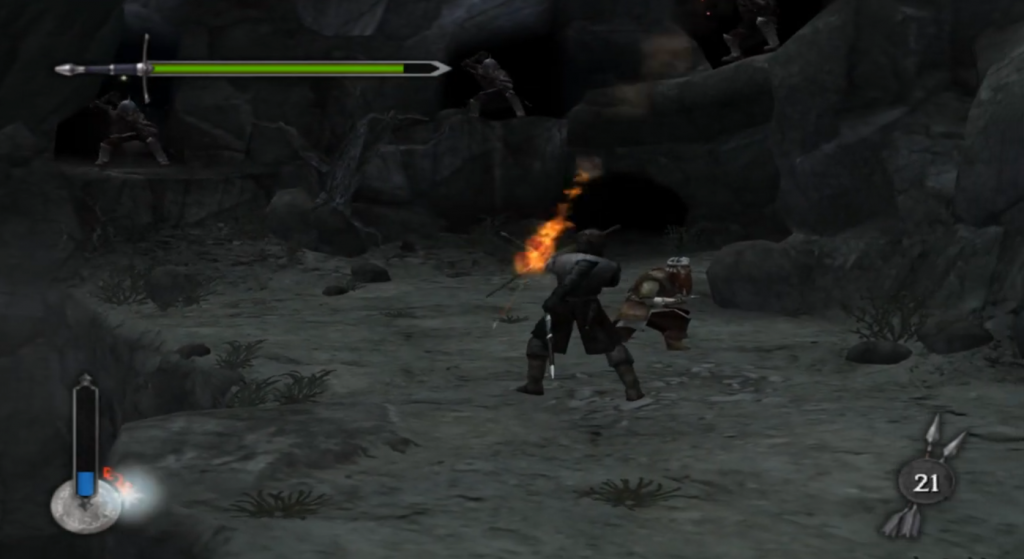Select the arrows ranged weapon icon
Image resolution: width=1024 pixels, height=559 pixels.
coord(925,480)
